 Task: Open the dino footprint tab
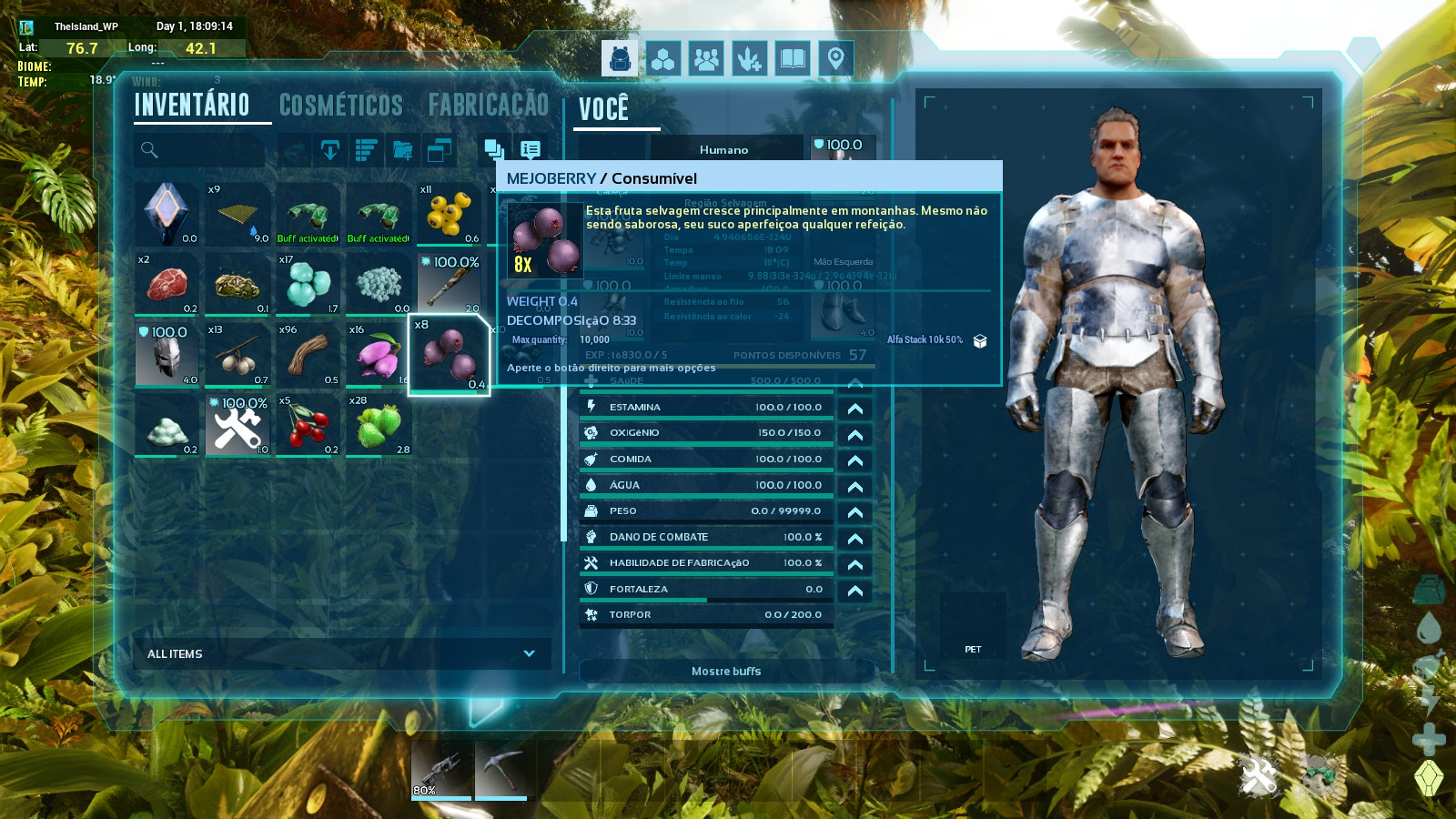tap(750, 59)
